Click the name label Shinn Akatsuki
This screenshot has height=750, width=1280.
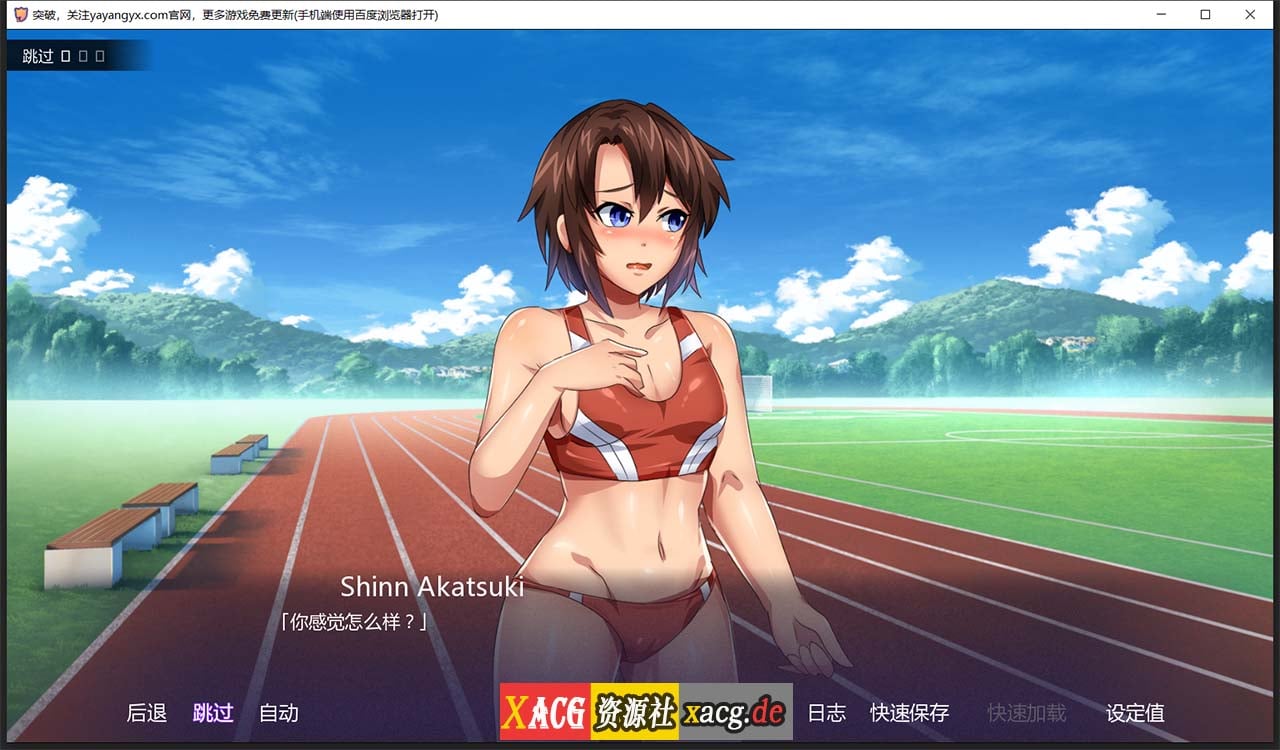coord(433,587)
